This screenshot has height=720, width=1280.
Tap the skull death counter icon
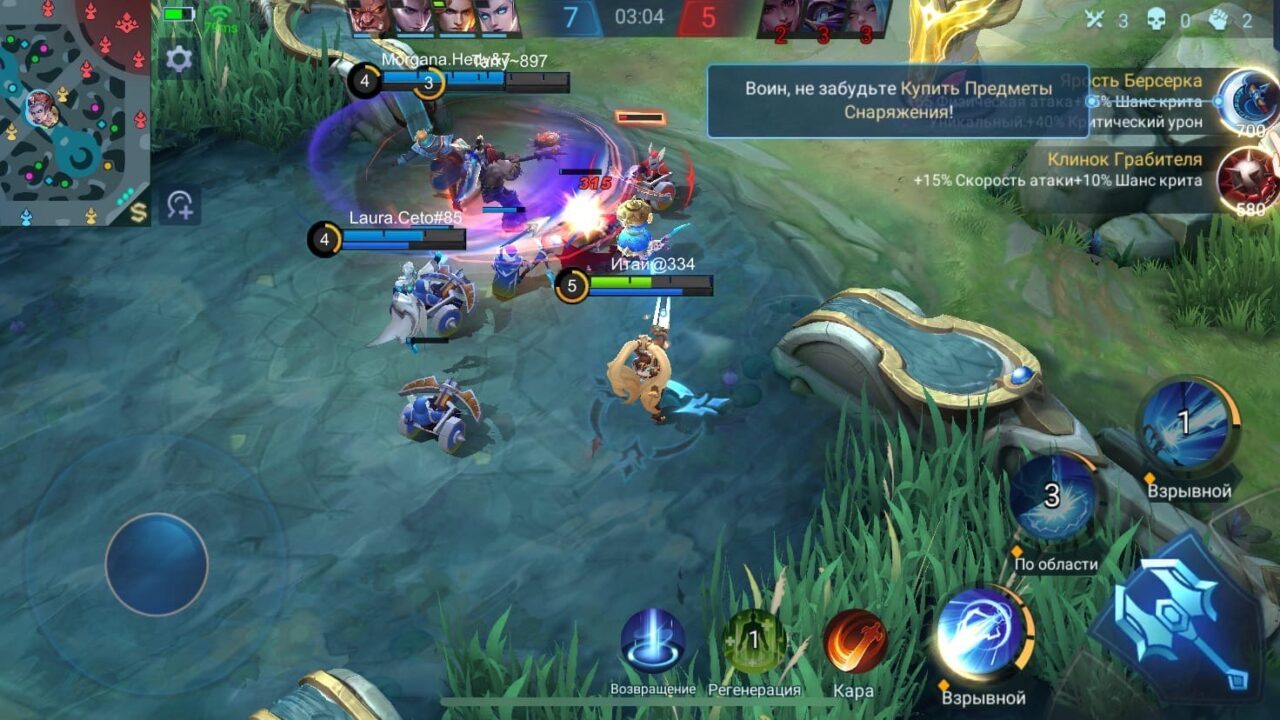(1155, 17)
